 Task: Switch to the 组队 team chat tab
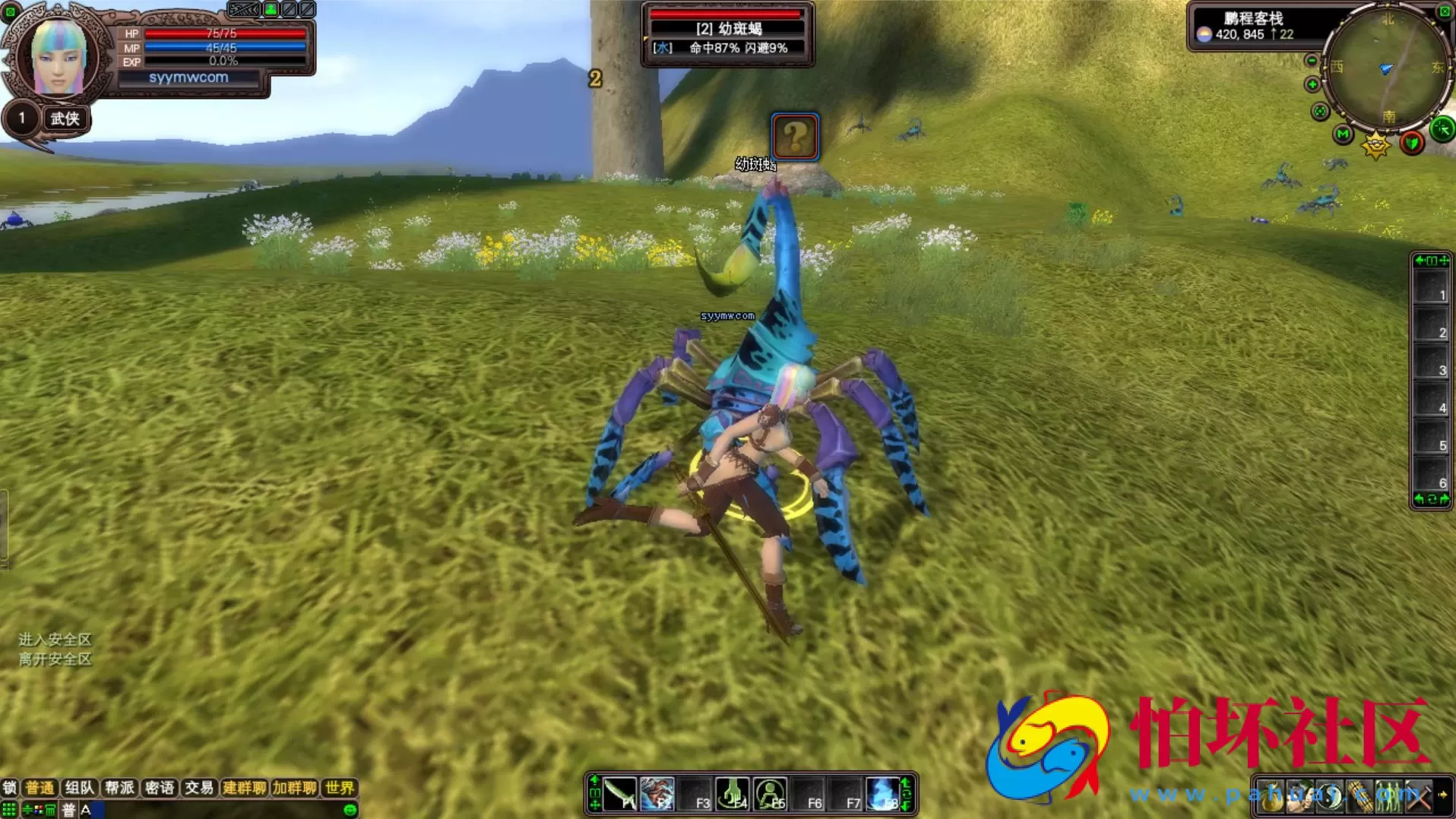[x=79, y=788]
